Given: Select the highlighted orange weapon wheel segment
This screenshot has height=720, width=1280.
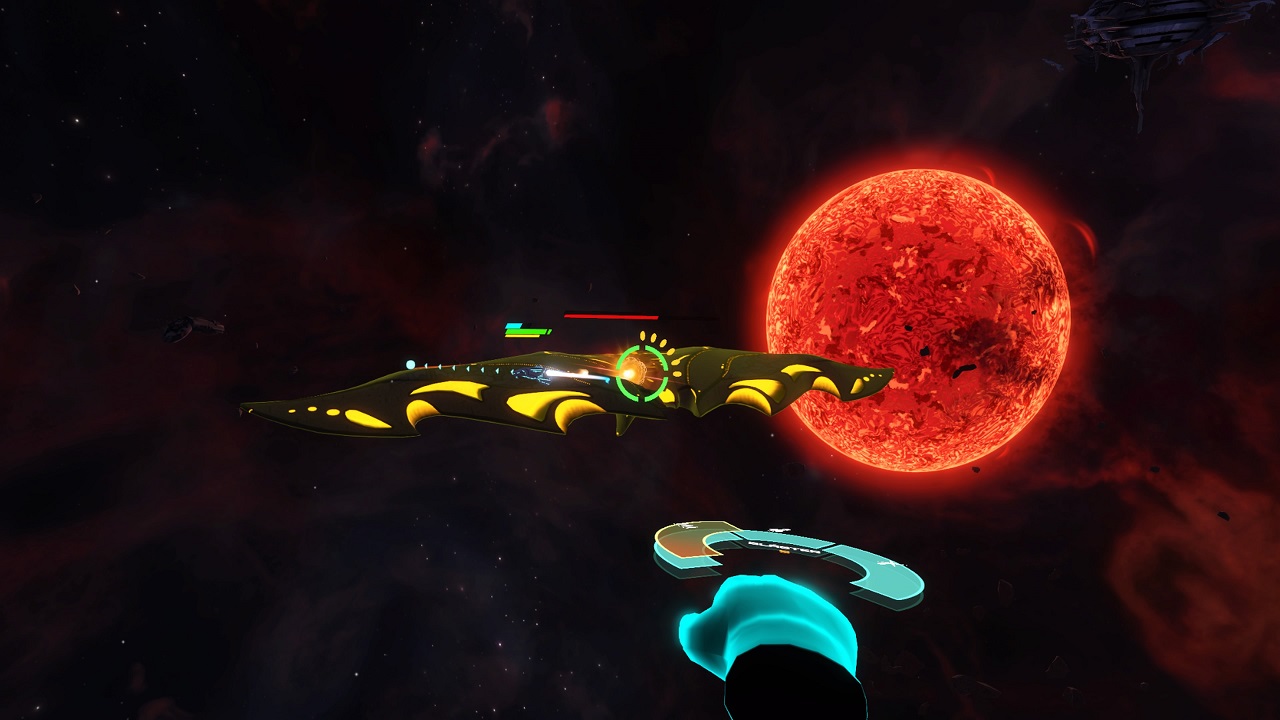Looking at the screenshot, I should point(687,541).
